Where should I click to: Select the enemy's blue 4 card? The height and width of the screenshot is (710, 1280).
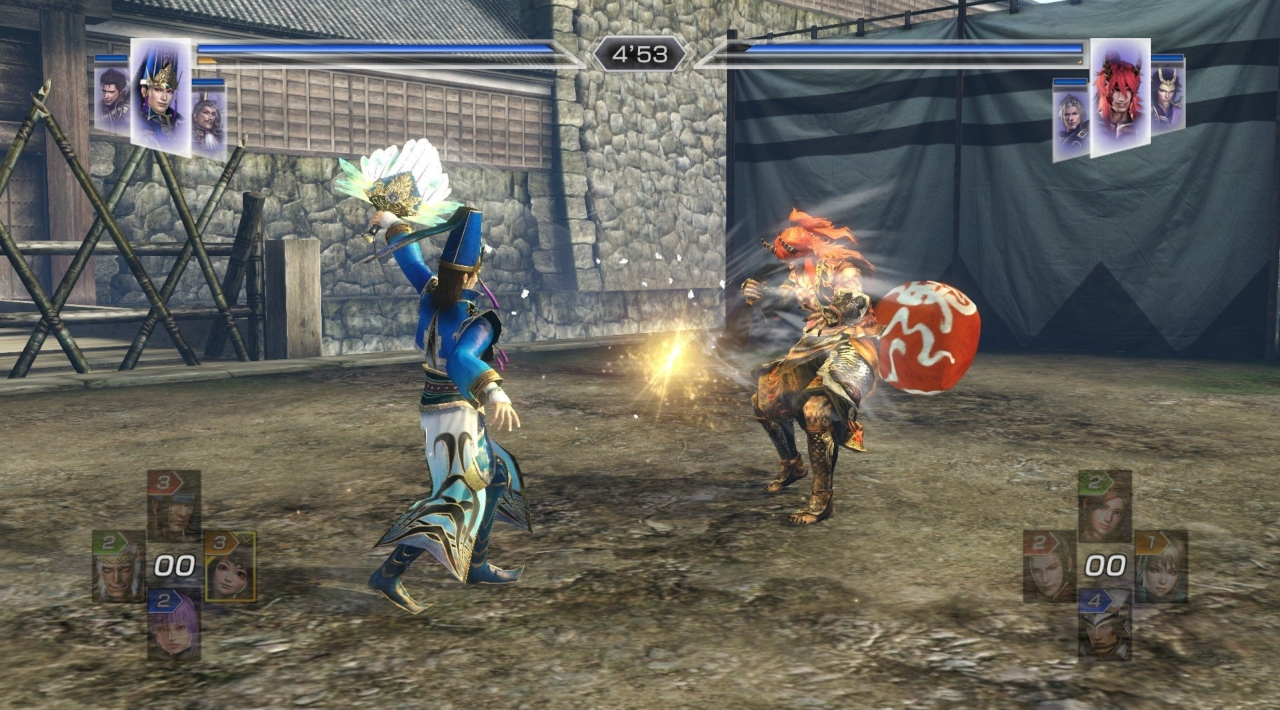click(x=1105, y=624)
